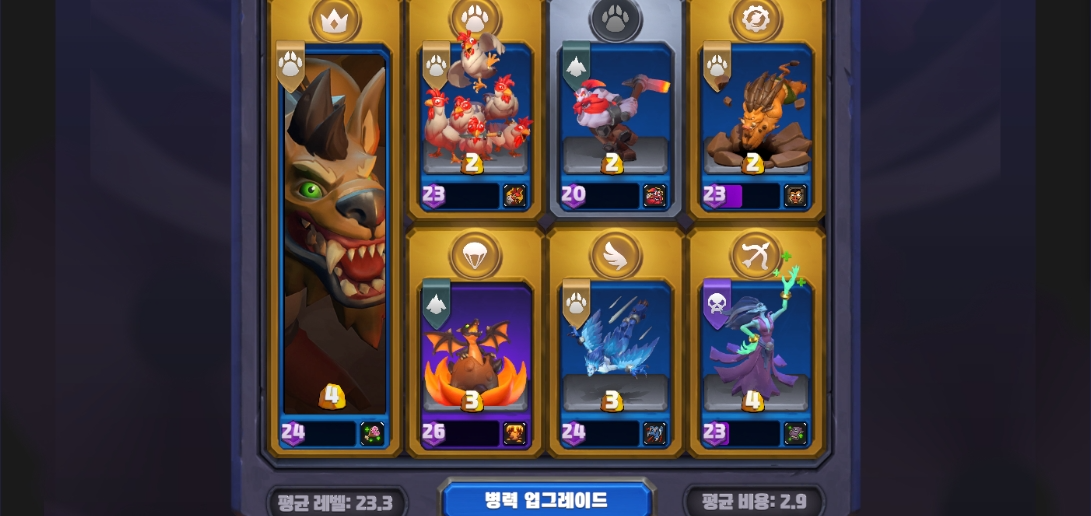Open the whelp egg card's talent icon
Screen dimensions: 1091x516
tap(514, 433)
